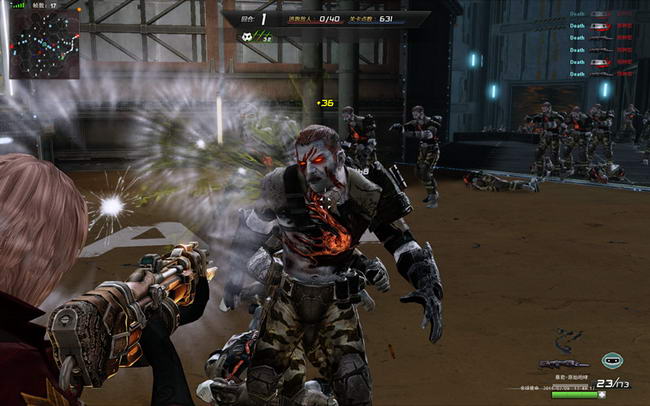650x406 pixels.
Task: Click the teal robot face icon
Action: point(611,360)
